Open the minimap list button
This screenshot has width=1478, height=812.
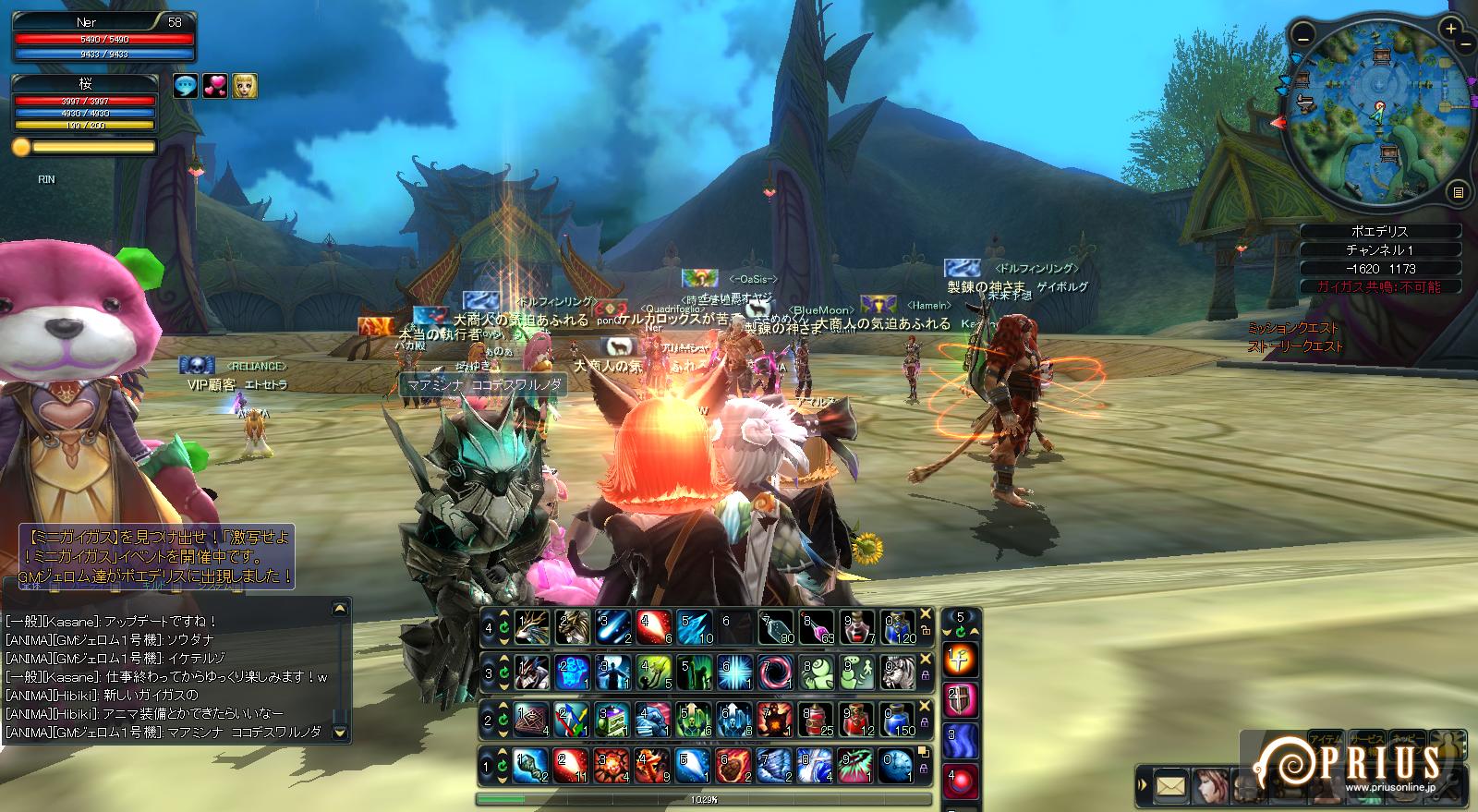[1458, 192]
